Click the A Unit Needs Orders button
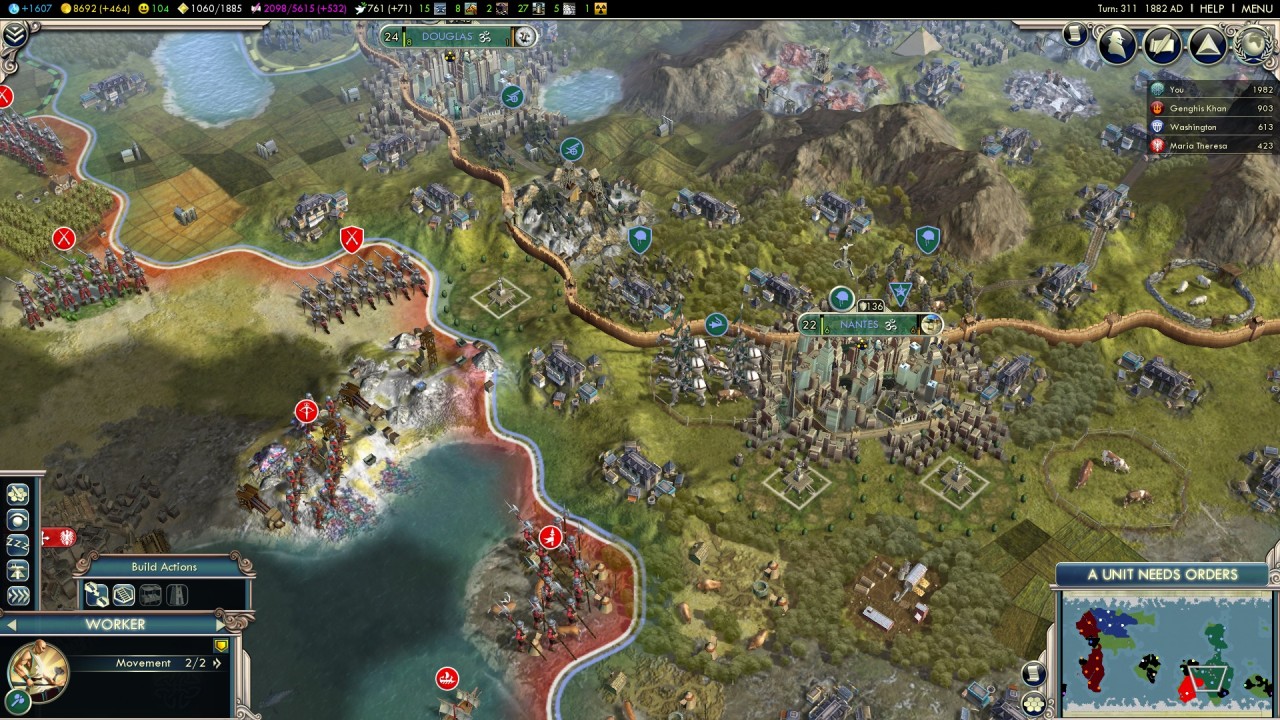Image resolution: width=1280 pixels, height=720 pixels. (x=1162, y=575)
